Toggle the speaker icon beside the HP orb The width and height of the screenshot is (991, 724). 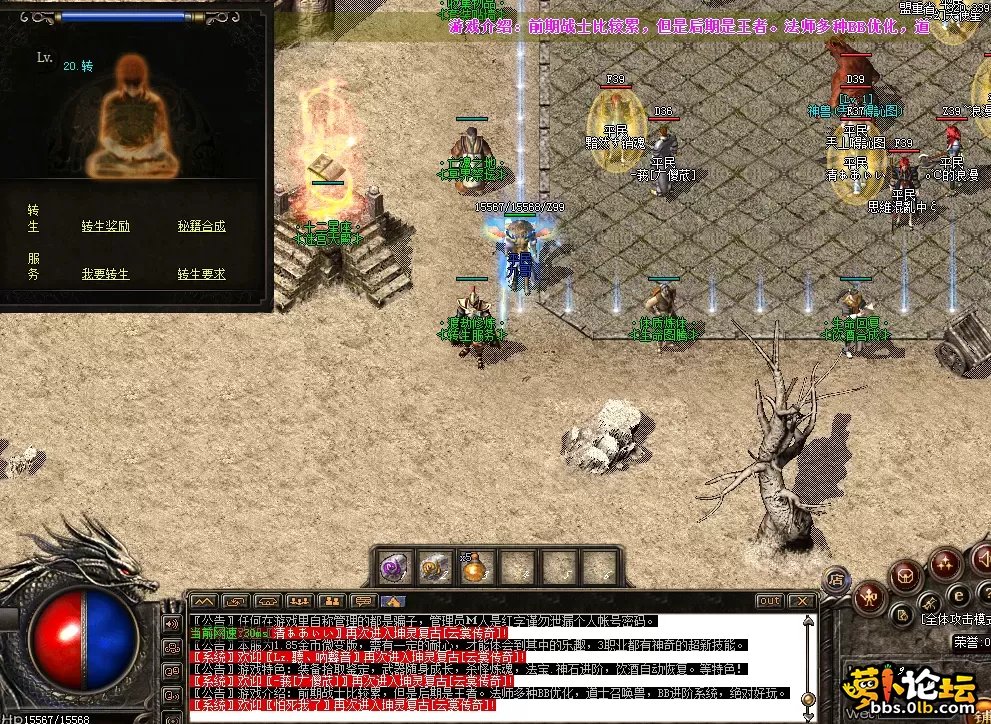click(x=170, y=623)
